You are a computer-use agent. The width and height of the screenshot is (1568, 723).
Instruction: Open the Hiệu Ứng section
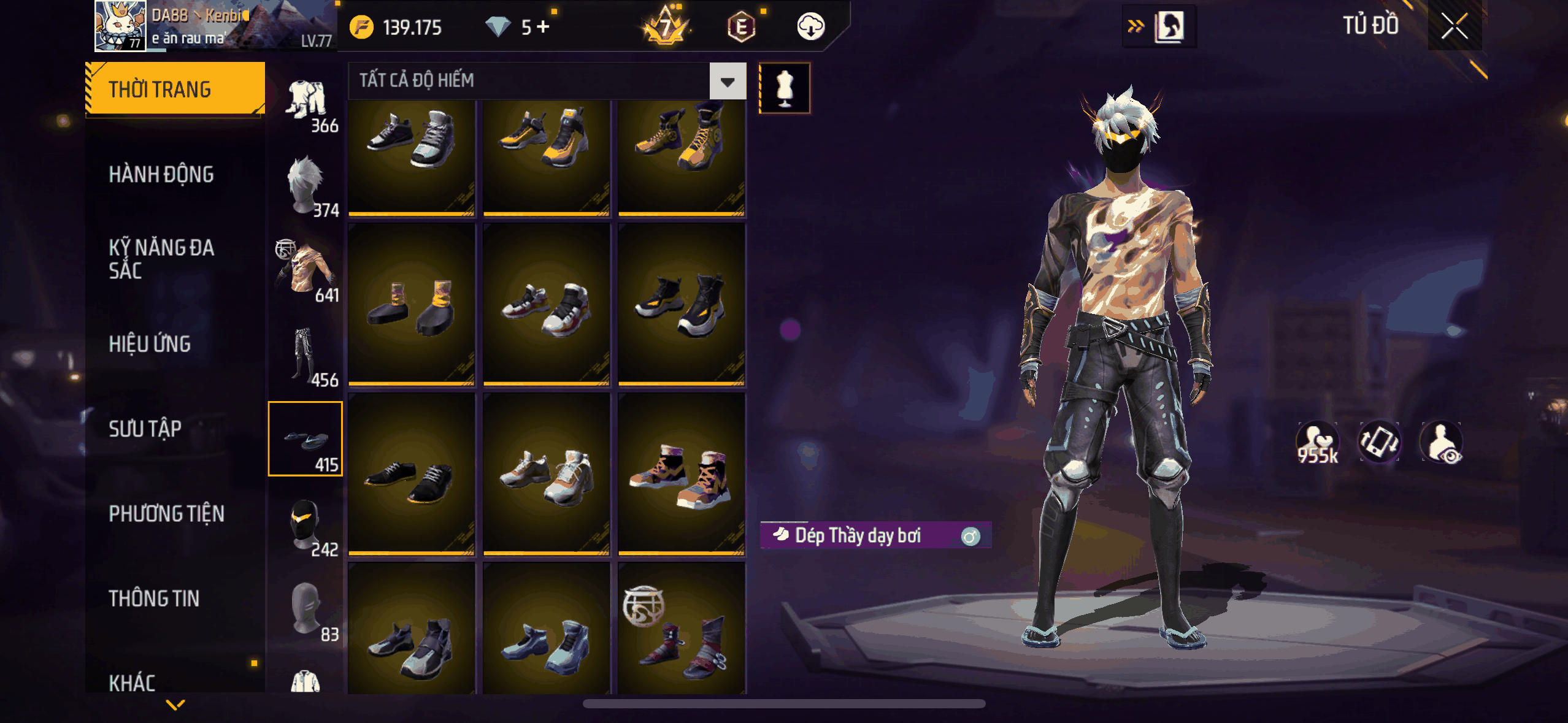click(x=150, y=344)
